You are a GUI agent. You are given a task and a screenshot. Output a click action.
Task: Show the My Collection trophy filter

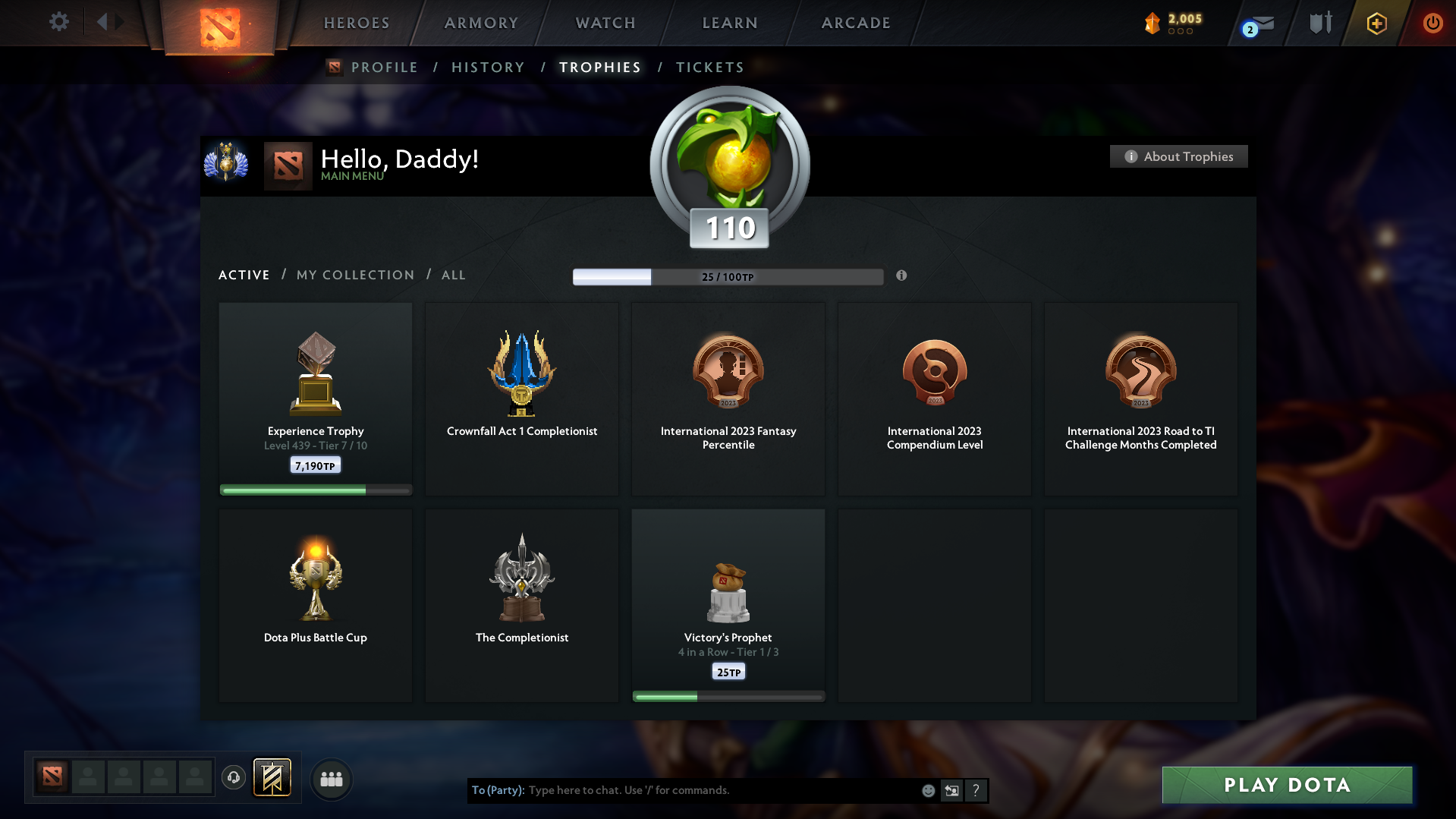355,275
